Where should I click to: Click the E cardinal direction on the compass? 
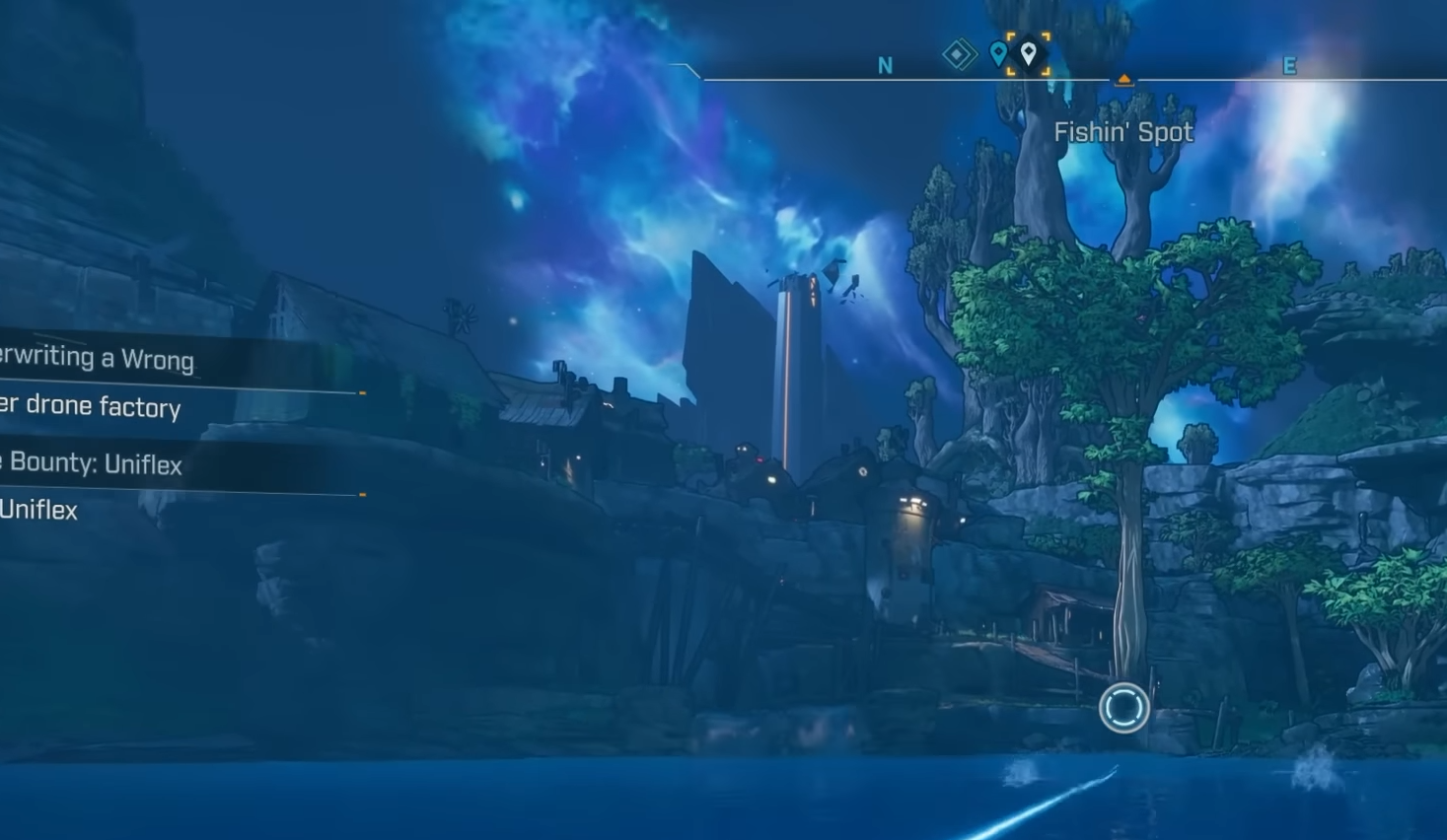tap(1289, 66)
